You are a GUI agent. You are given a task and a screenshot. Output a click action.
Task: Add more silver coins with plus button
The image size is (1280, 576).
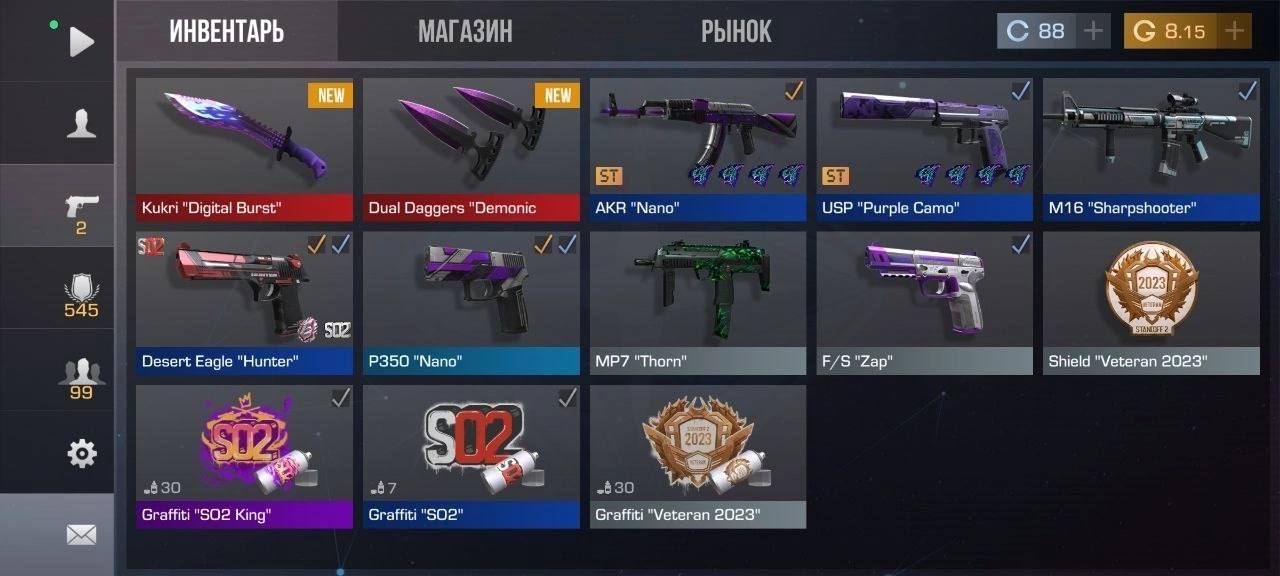(x=1094, y=31)
